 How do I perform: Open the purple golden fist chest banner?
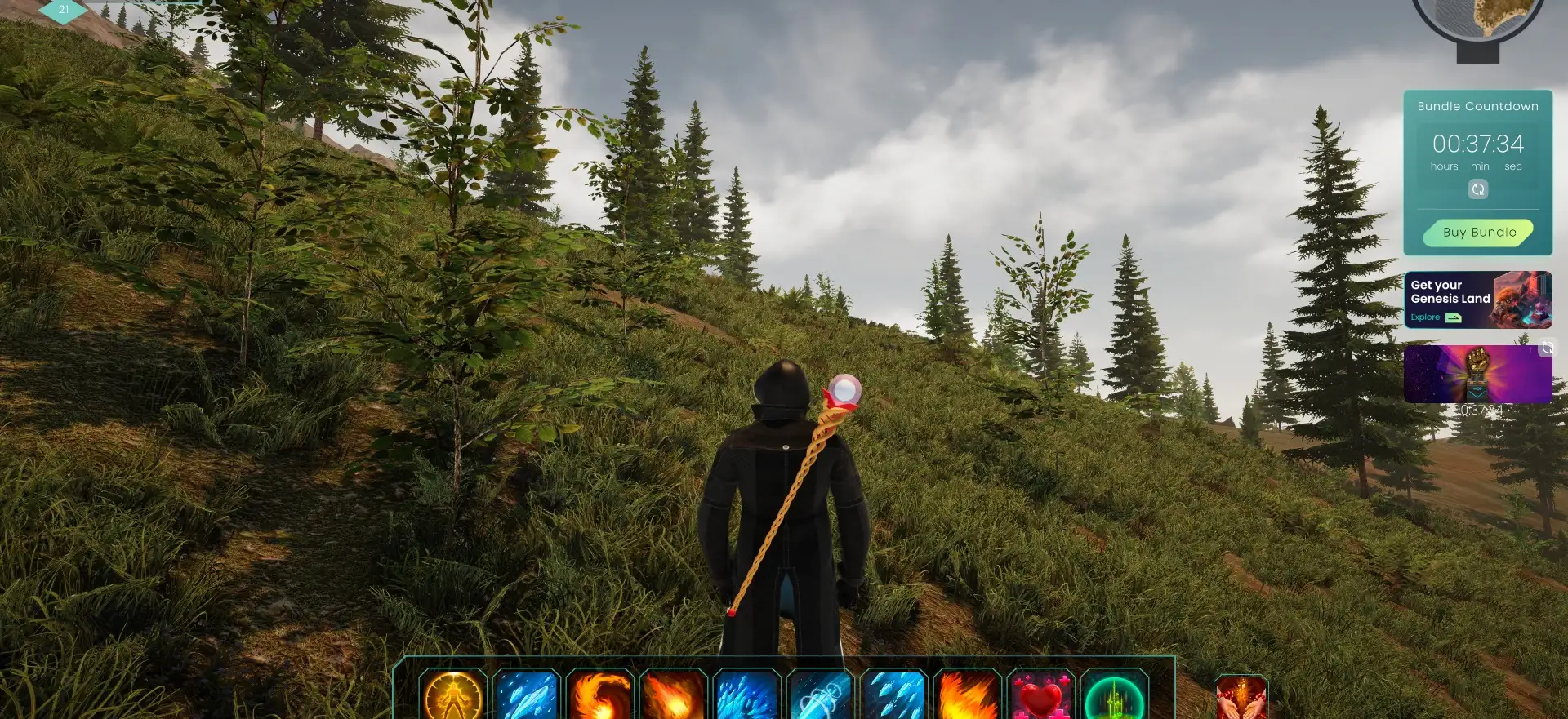click(1477, 374)
